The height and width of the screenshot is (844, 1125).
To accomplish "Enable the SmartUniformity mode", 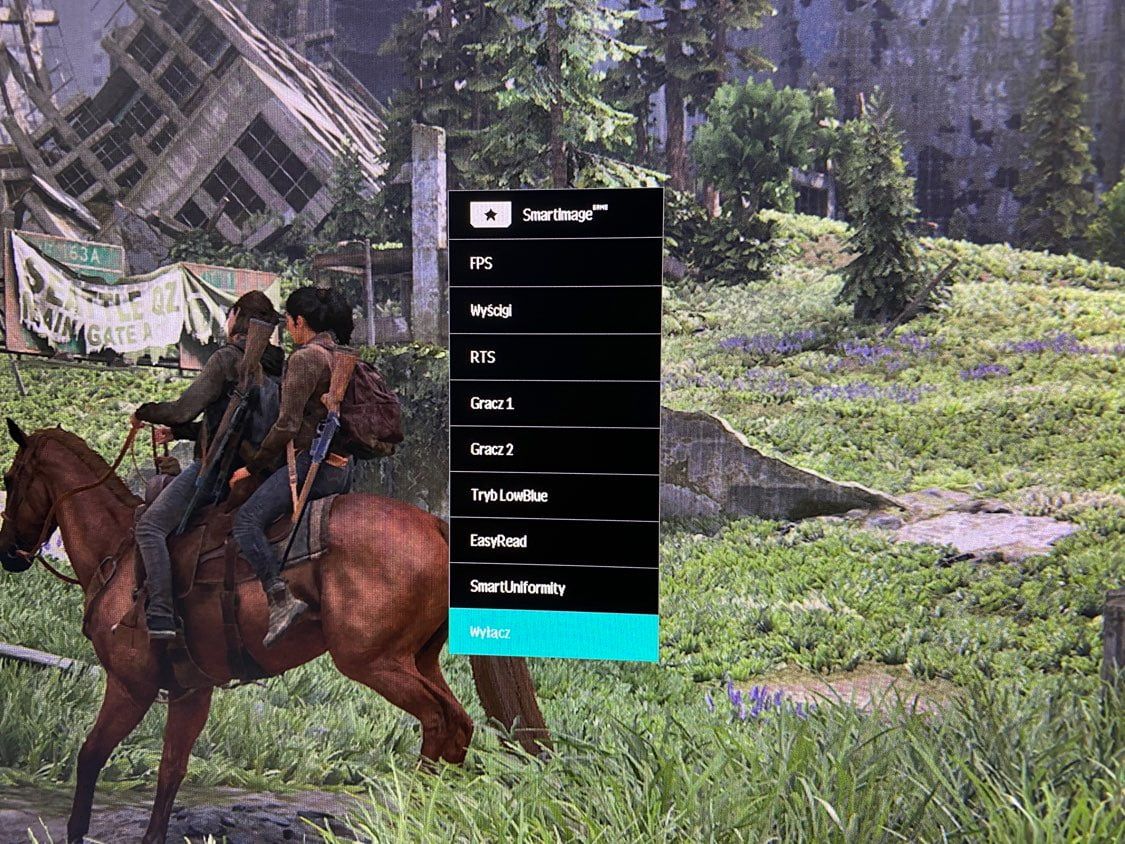I will 555,588.
